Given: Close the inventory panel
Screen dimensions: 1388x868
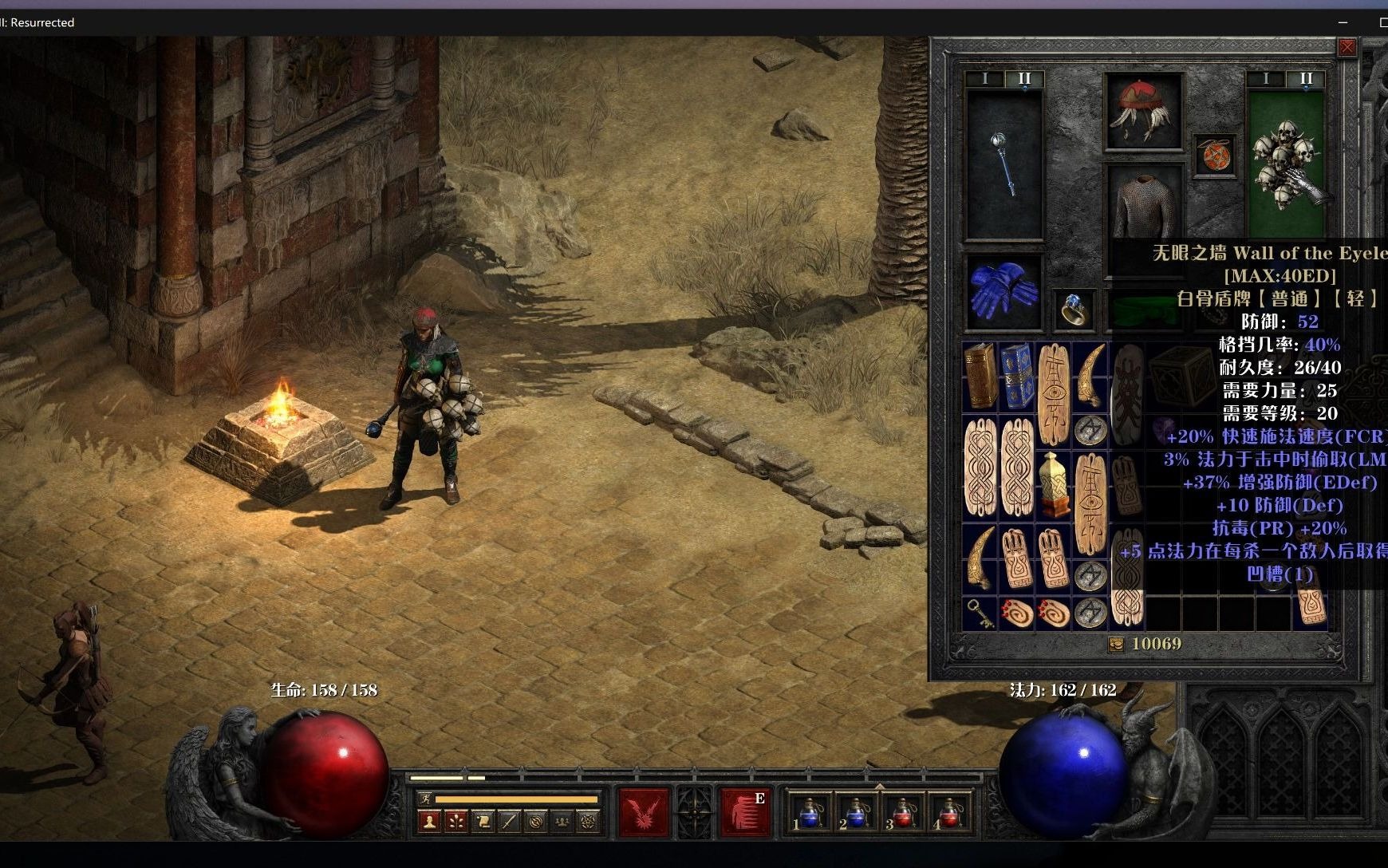Looking at the screenshot, I should [1347, 48].
